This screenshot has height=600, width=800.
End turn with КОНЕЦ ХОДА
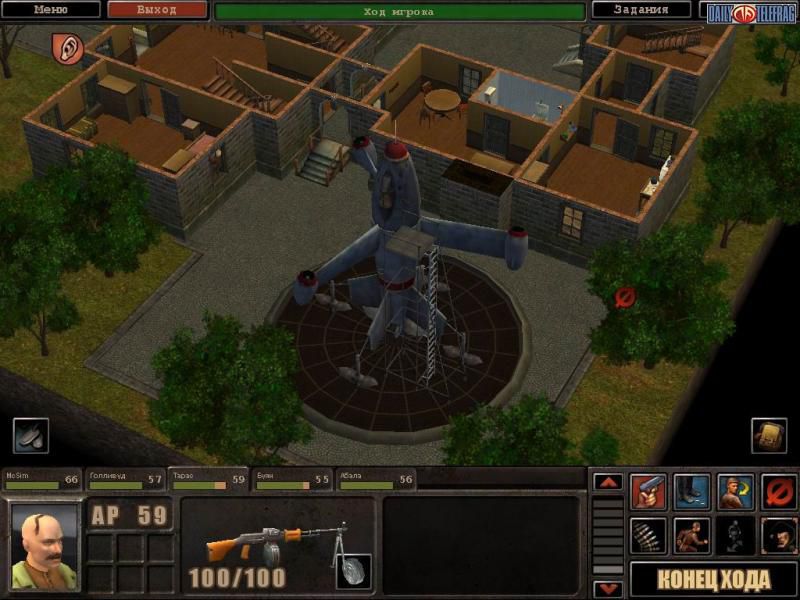[x=713, y=579]
